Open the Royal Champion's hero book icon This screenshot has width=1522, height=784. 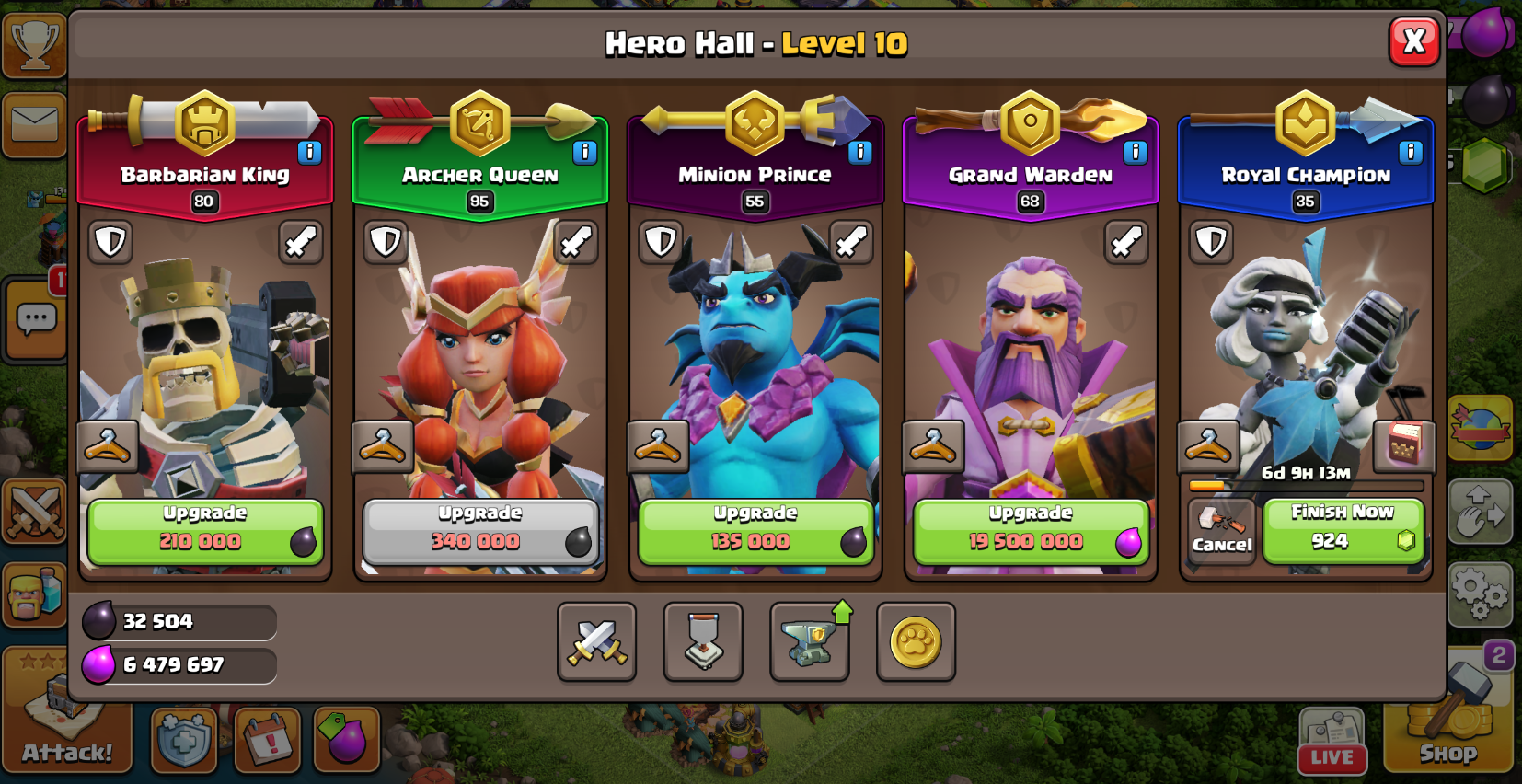coord(1403,445)
